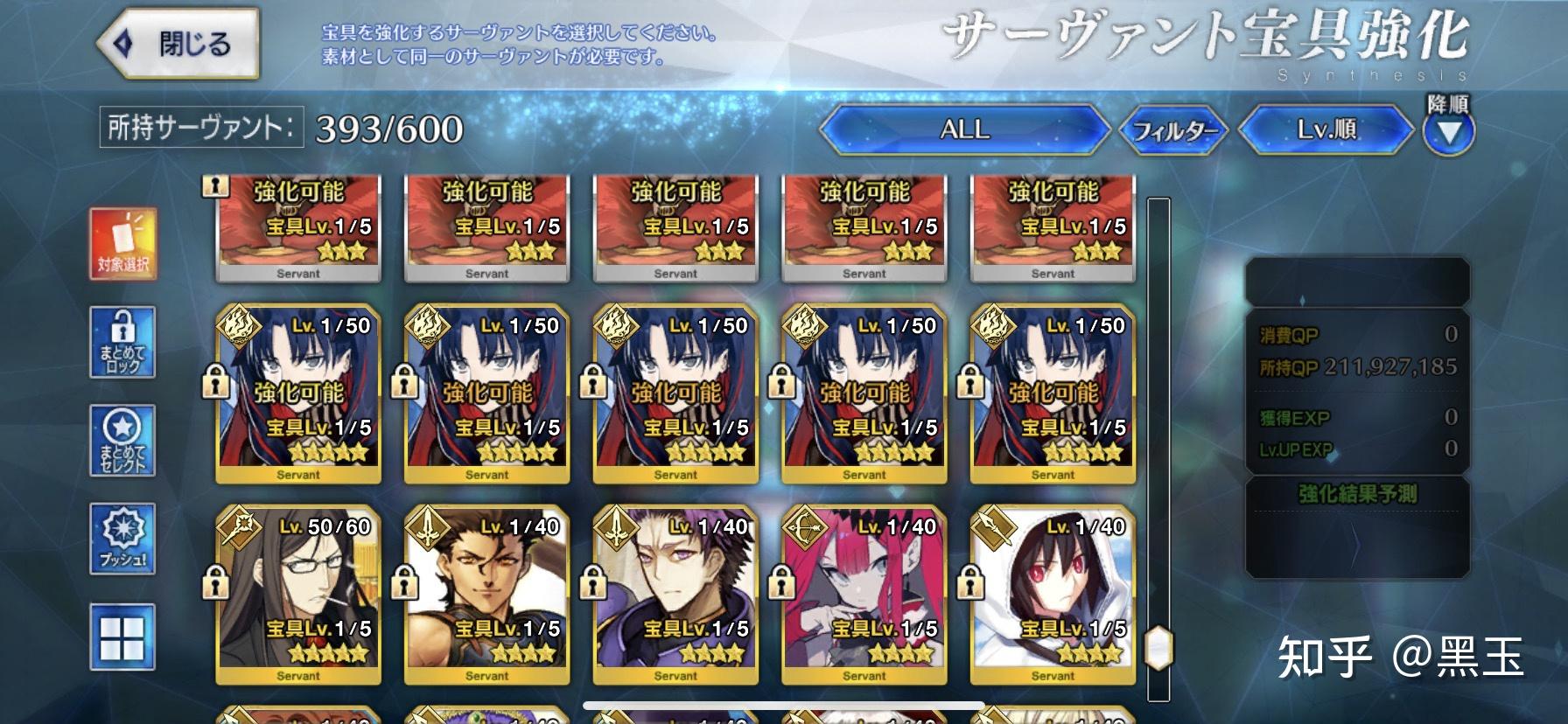This screenshot has height=724, width=1568.
Task: Activate the まとめてロック bulk lock button
Action: [122, 343]
